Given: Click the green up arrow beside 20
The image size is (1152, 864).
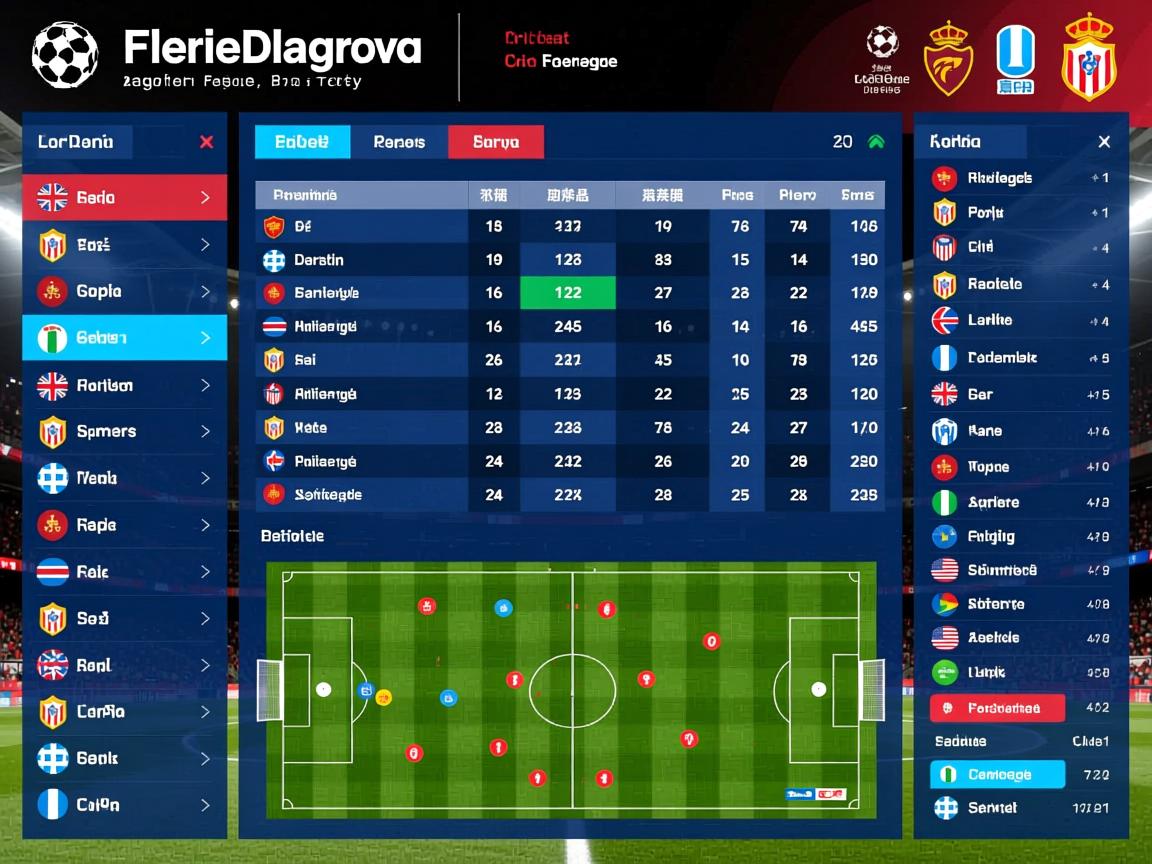Looking at the screenshot, I should click(x=877, y=142).
